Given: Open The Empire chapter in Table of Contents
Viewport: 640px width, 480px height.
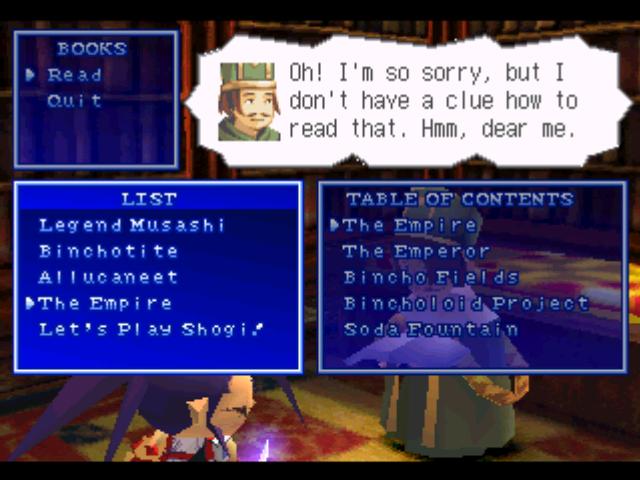Looking at the screenshot, I should [410, 225].
